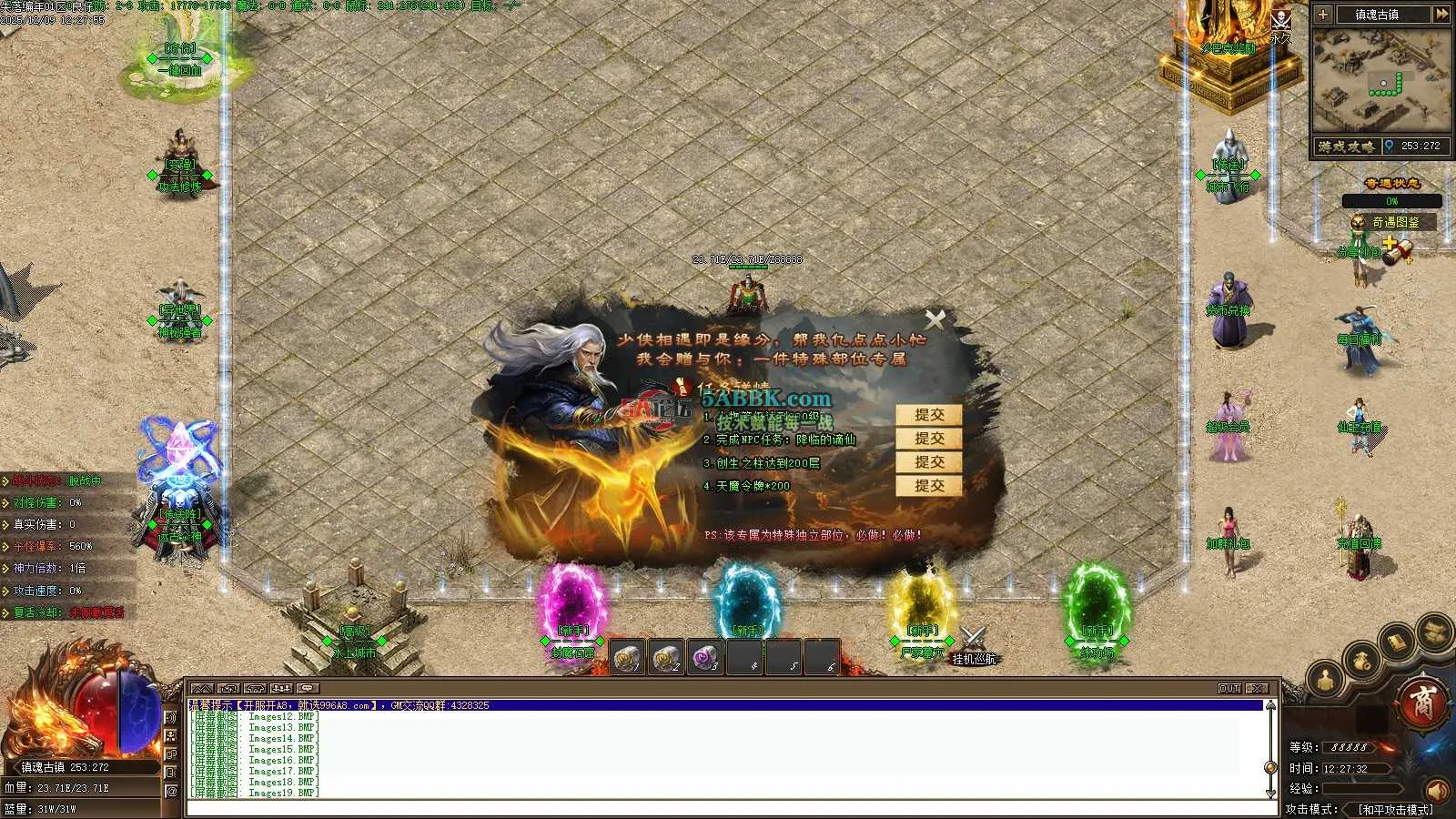Click the double-arrow button beside the map name
Screen dimensions: 1456x819
click(x=1441, y=15)
